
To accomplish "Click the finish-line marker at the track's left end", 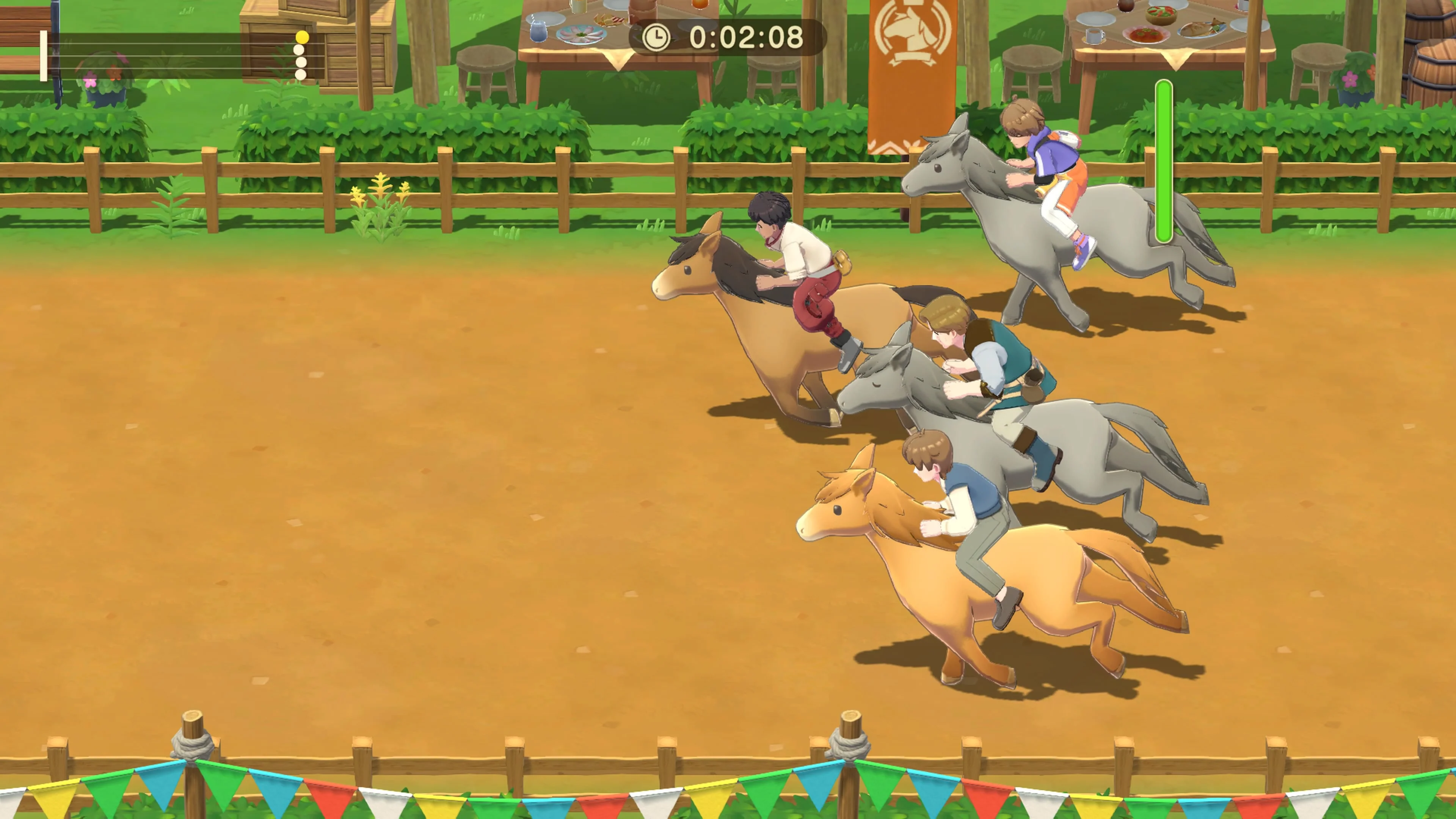I will coord(44,56).
